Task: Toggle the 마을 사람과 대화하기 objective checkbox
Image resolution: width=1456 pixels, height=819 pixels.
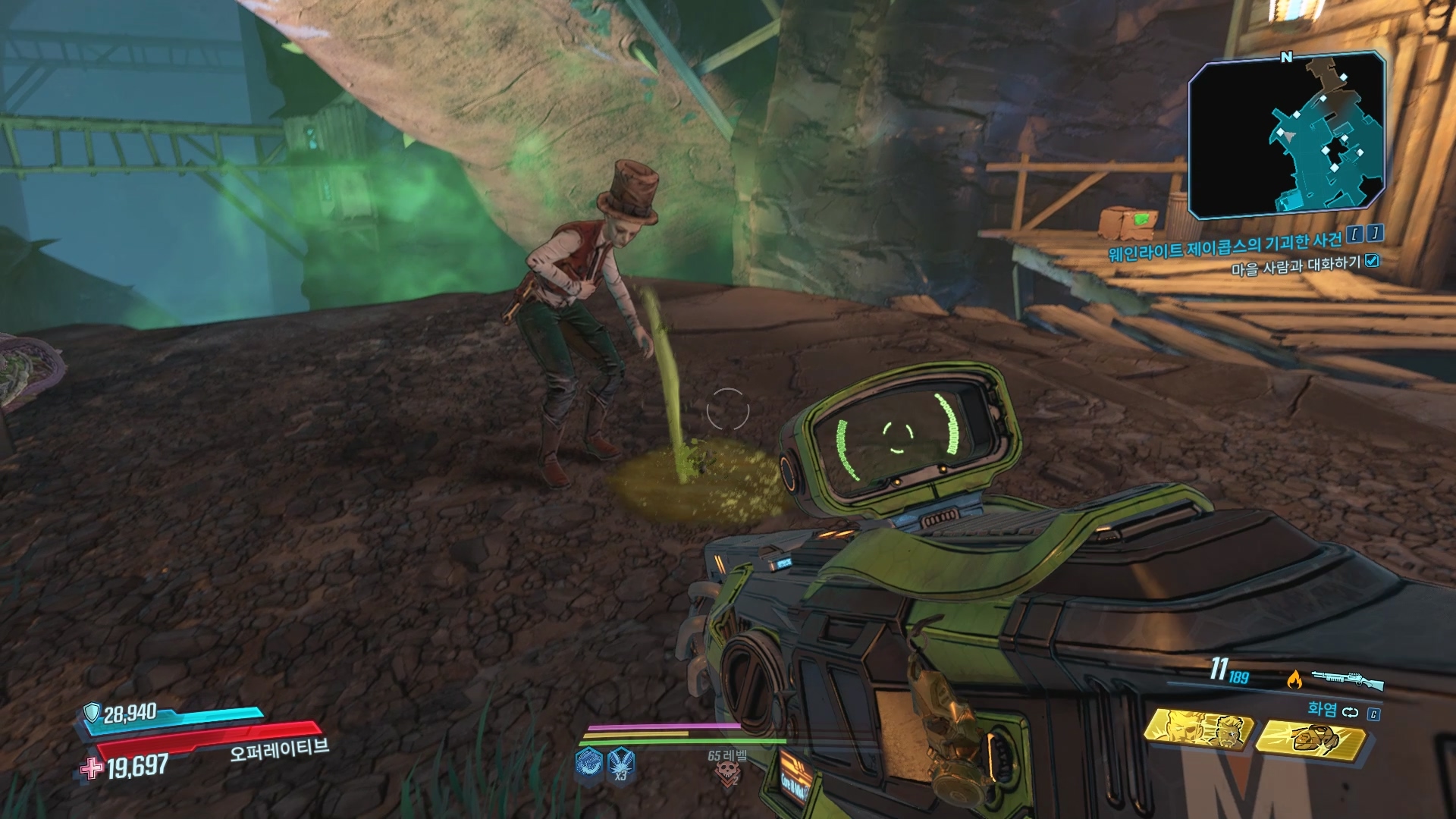Action: [x=1371, y=262]
